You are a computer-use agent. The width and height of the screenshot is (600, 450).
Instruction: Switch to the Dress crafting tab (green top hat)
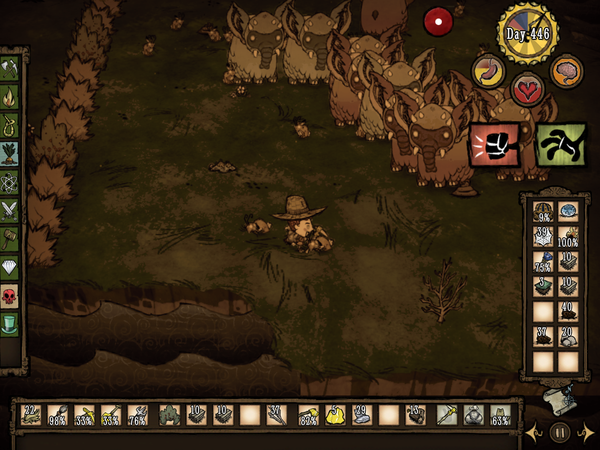click(x=11, y=325)
